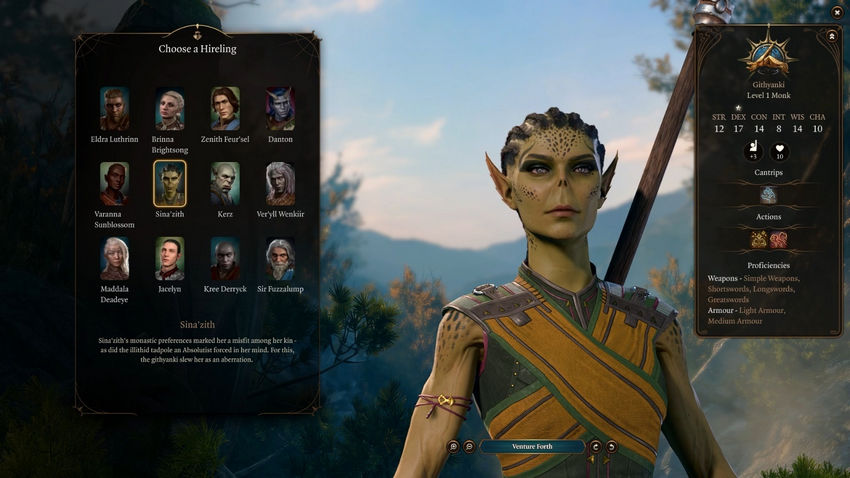The image size is (850, 478).
Task: Select the highlighted Sina'zith portrait
Action: point(169,184)
